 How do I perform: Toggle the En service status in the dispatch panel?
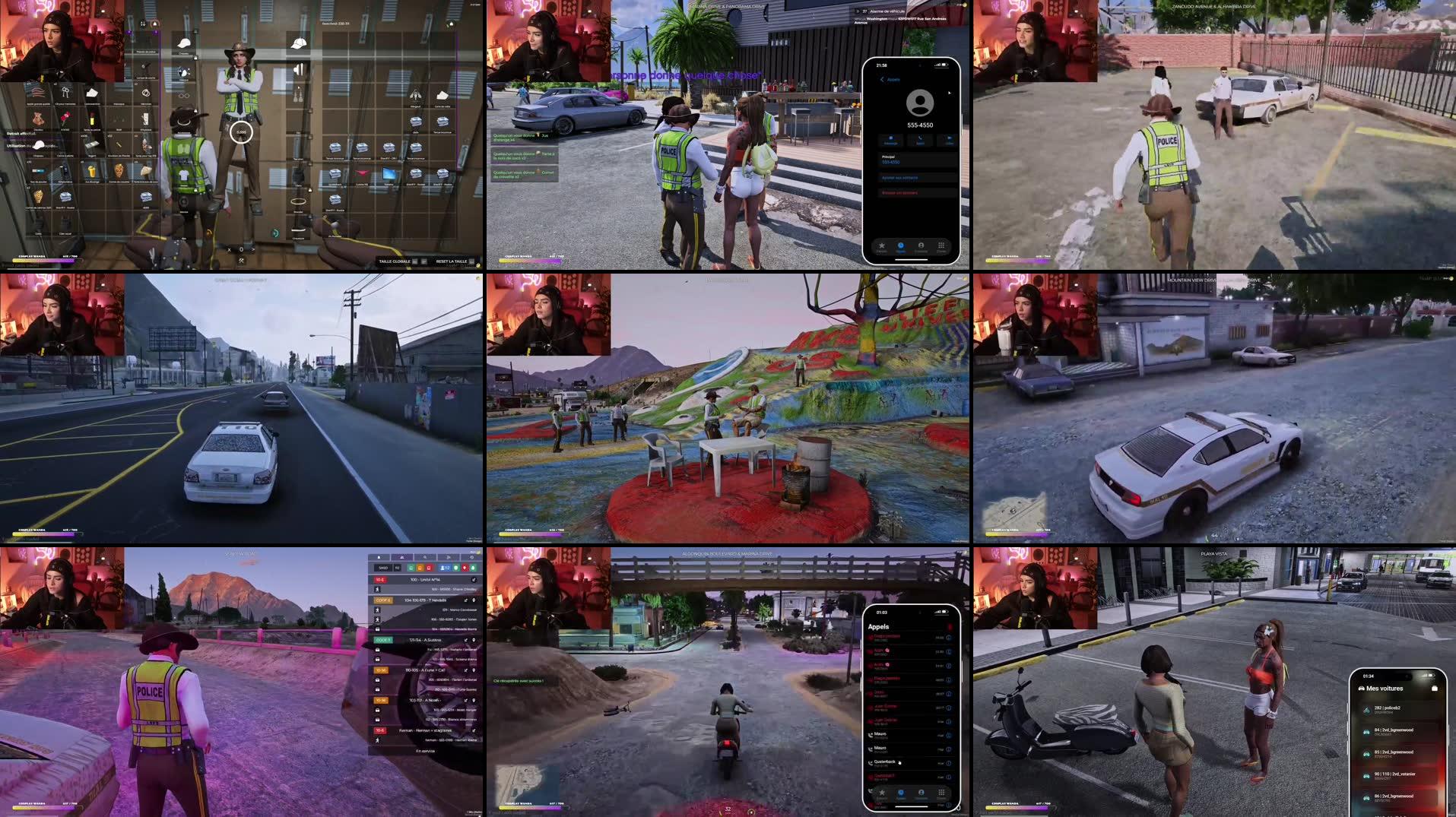pyautogui.click(x=425, y=751)
